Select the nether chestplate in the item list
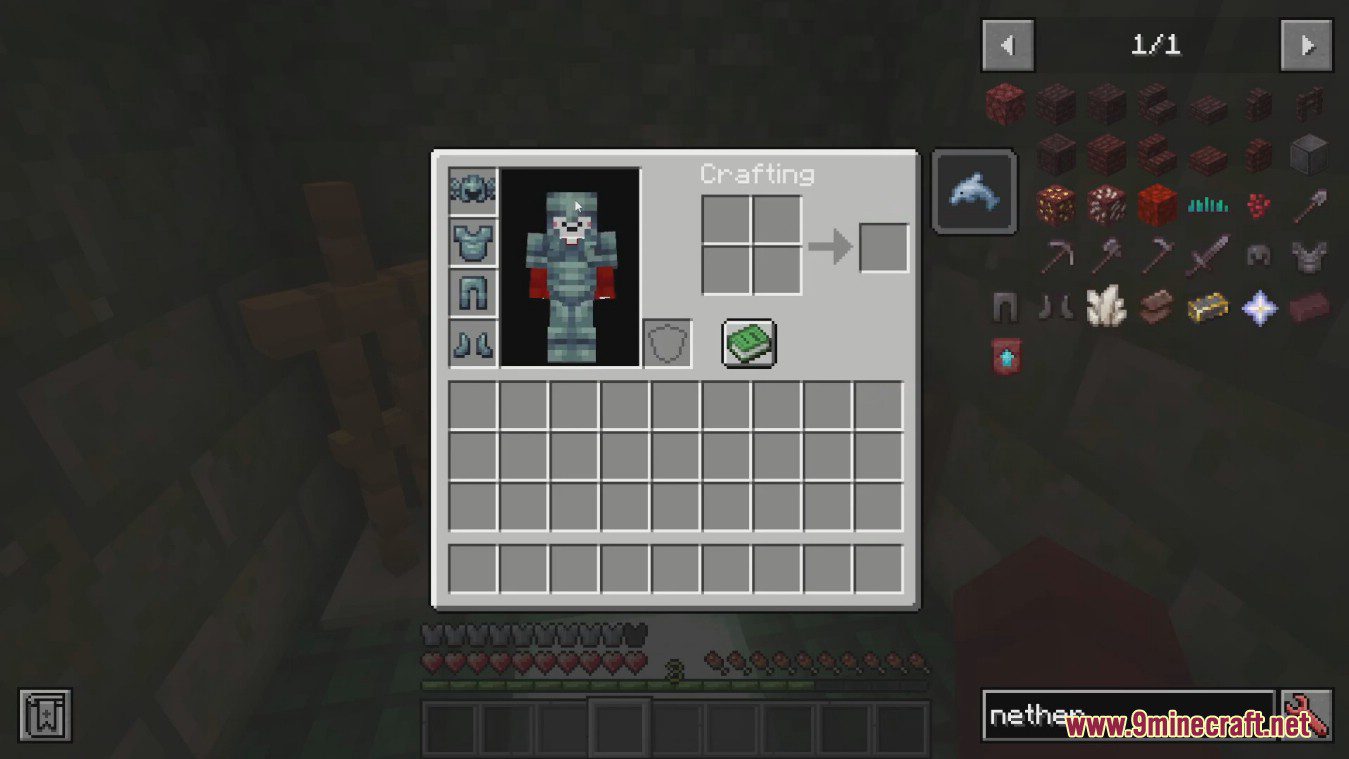 tap(1308, 255)
